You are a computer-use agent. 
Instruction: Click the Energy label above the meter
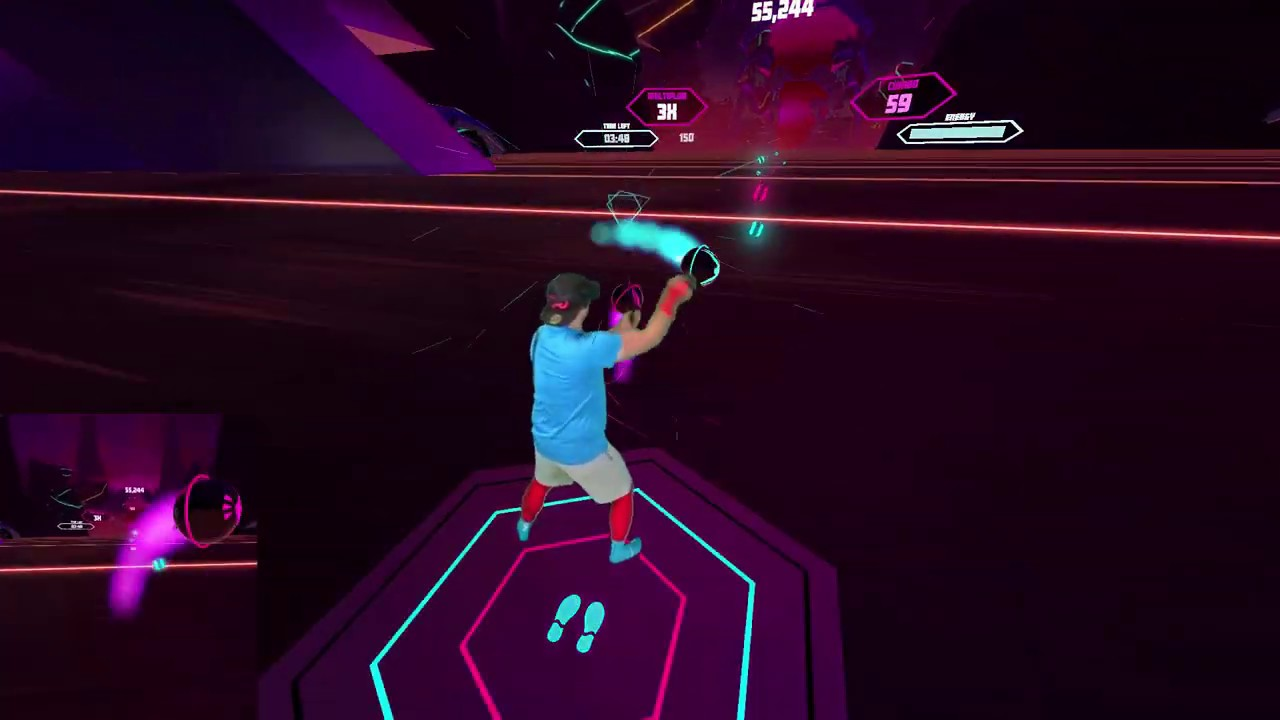click(x=960, y=117)
